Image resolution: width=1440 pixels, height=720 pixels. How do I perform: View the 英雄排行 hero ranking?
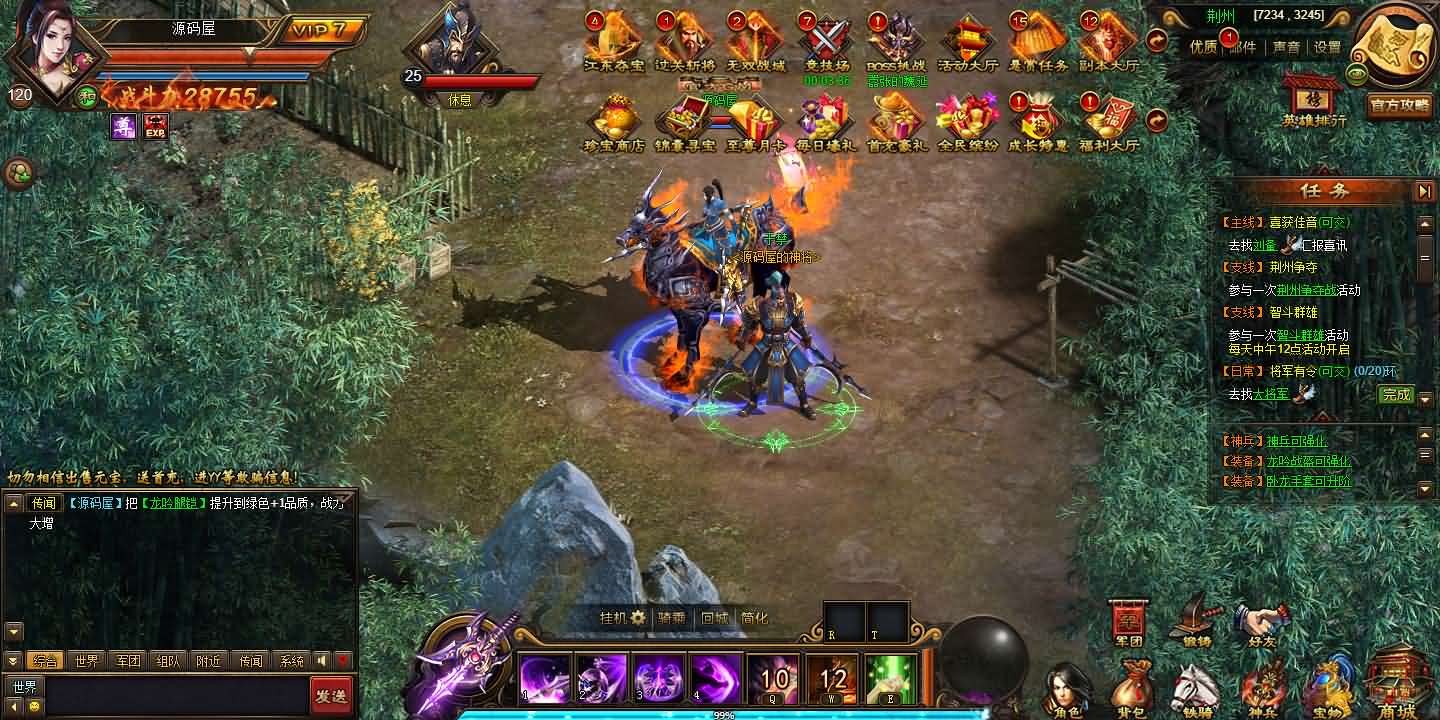[1314, 101]
